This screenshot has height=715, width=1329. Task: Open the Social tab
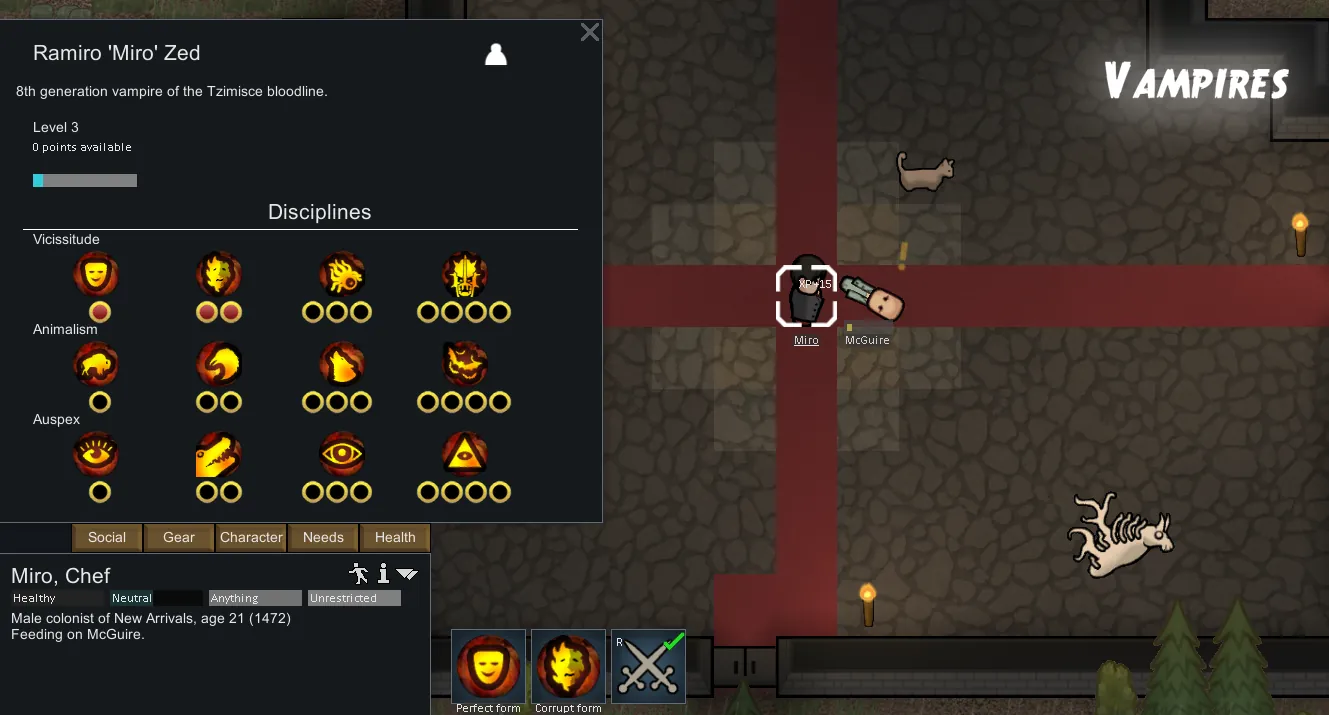[x=107, y=537]
